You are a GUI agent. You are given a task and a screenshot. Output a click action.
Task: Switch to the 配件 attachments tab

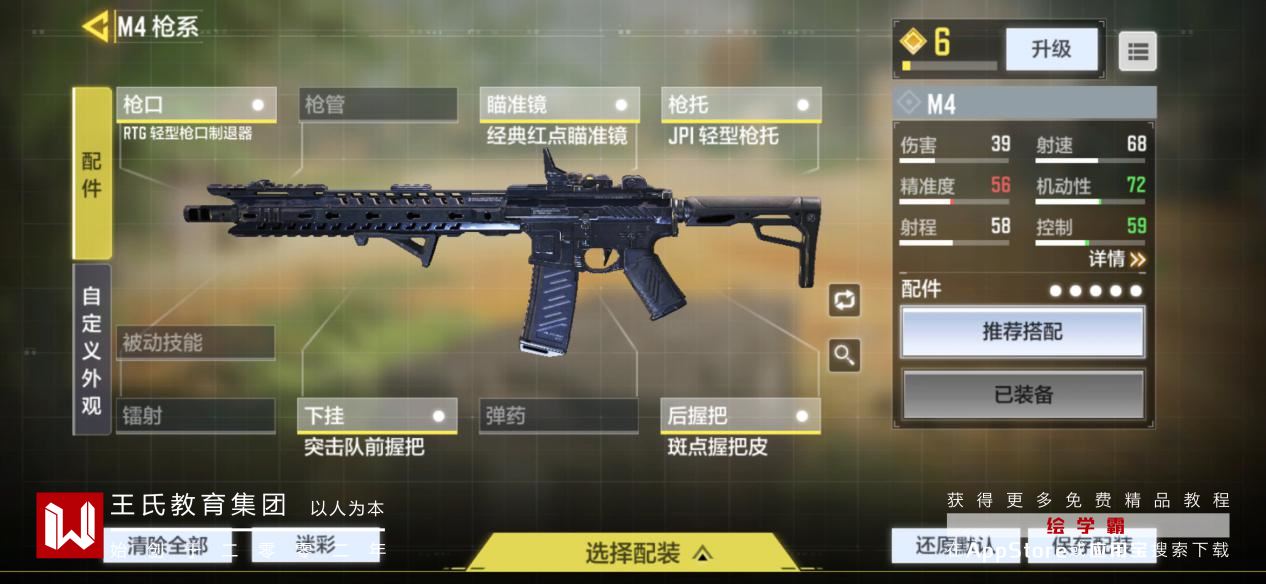pyautogui.click(x=92, y=173)
